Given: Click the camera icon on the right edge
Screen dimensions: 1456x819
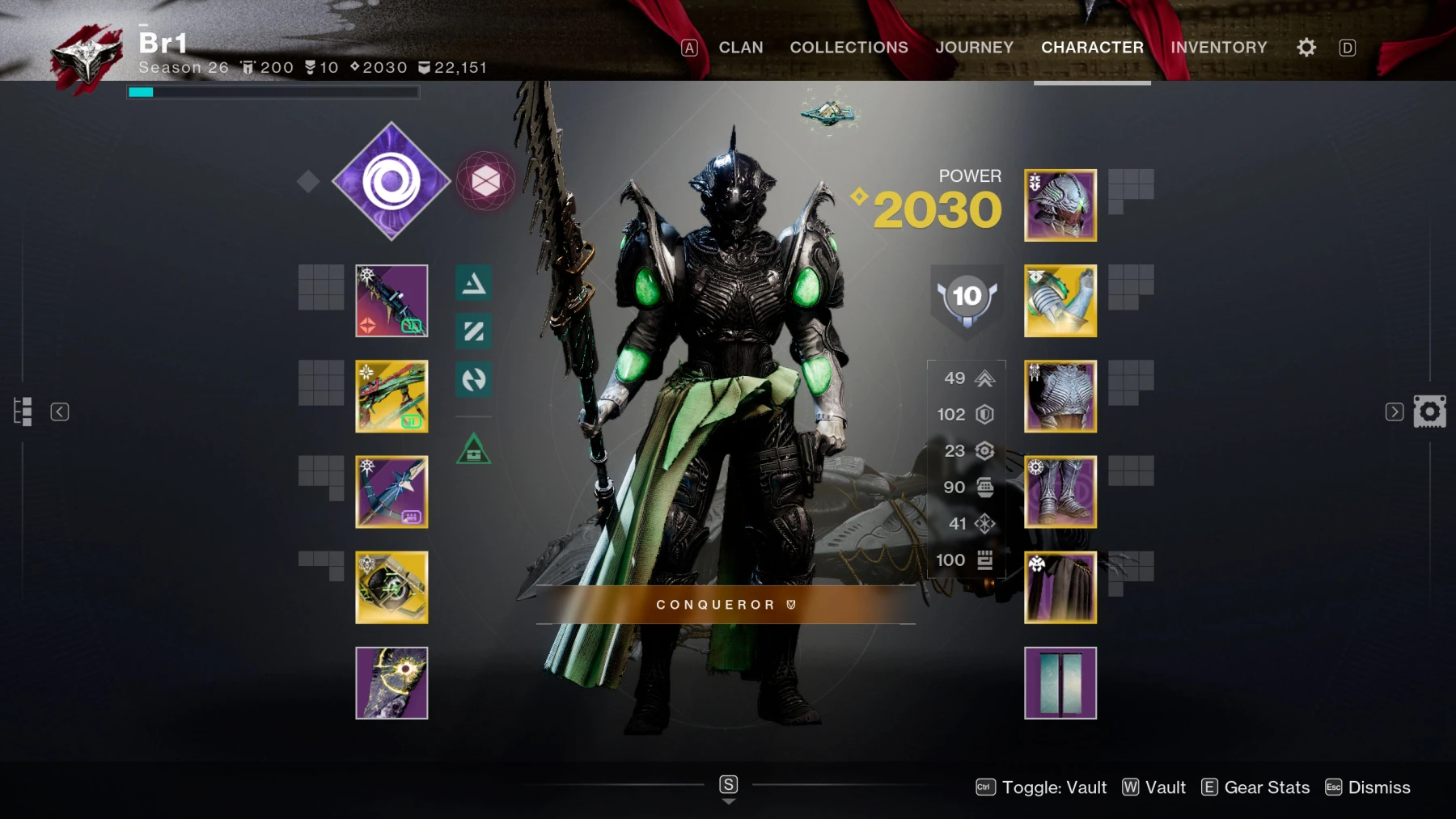Looking at the screenshot, I should coord(1432,412).
